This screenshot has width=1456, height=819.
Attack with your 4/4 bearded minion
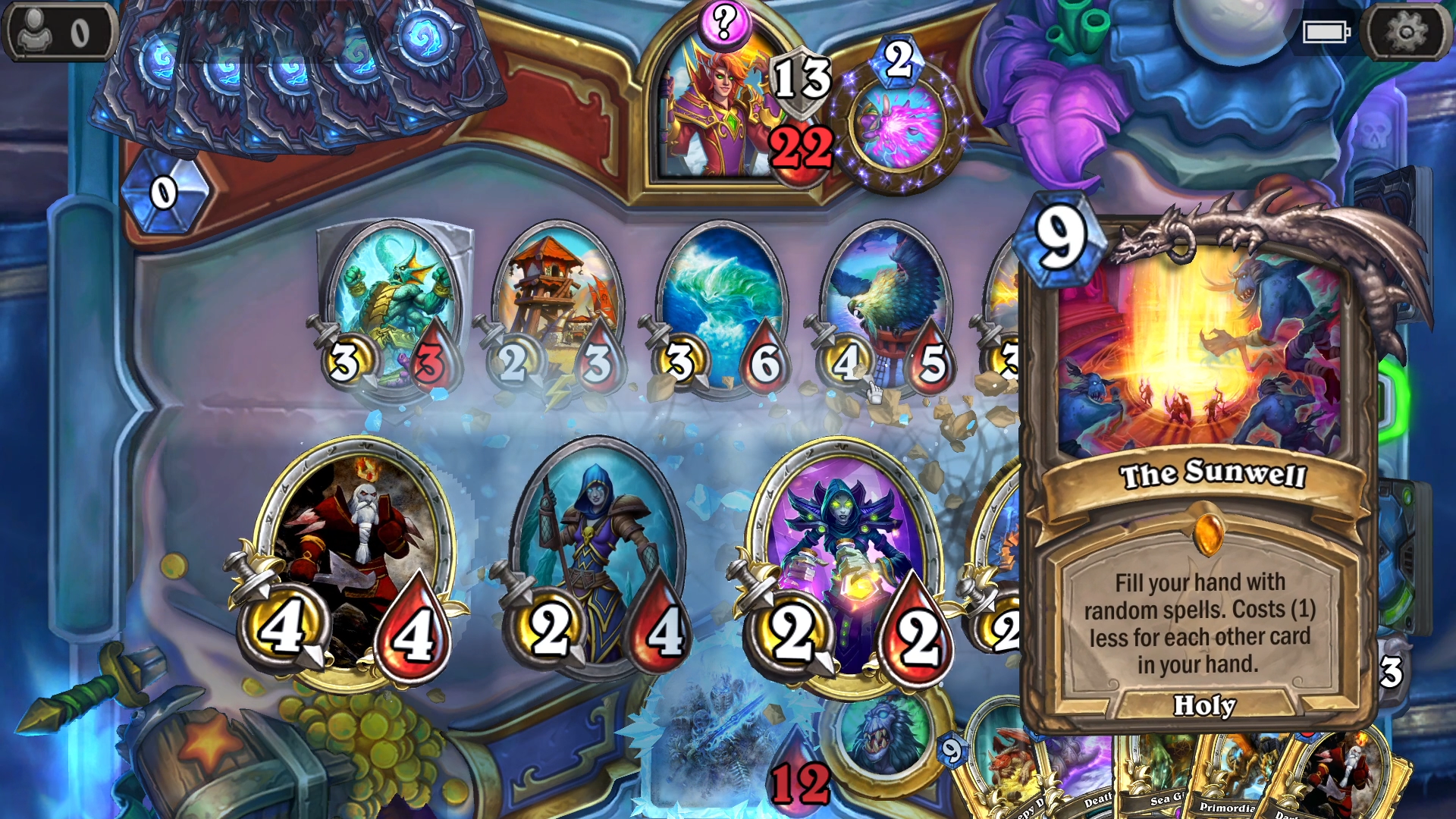point(349,531)
